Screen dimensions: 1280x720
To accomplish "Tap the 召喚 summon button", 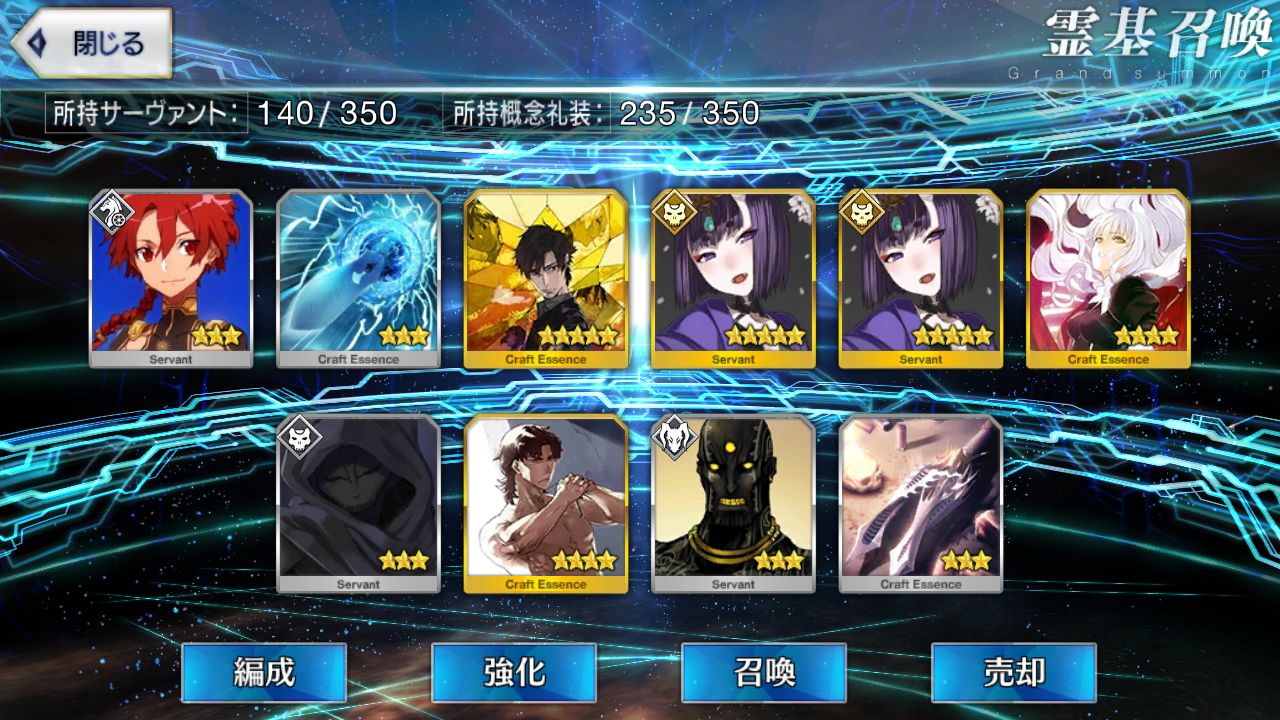I will (x=764, y=672).
